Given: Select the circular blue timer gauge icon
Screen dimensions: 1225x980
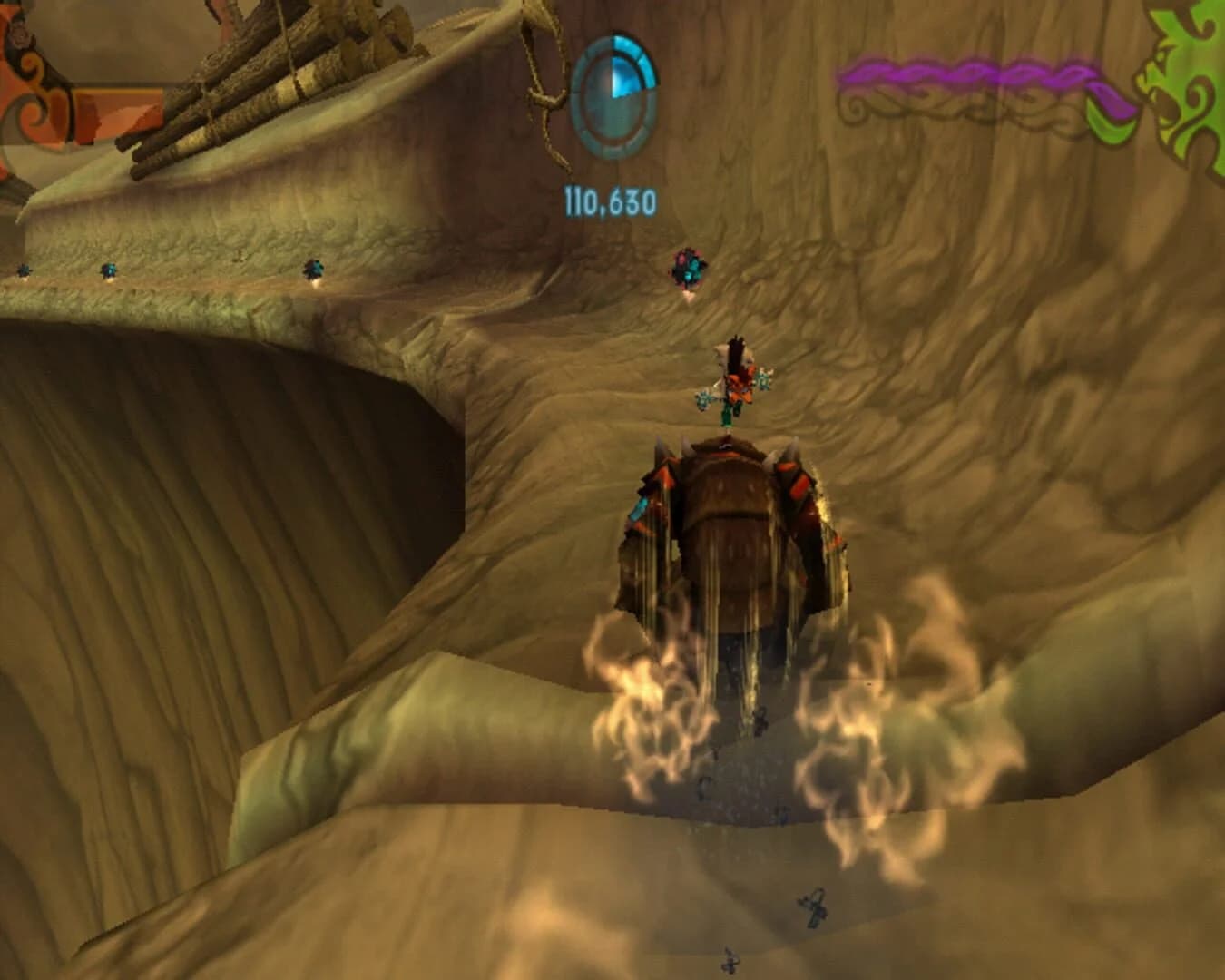Looking at the screenshot, I should pyautogui.click(x=615, y=95).
